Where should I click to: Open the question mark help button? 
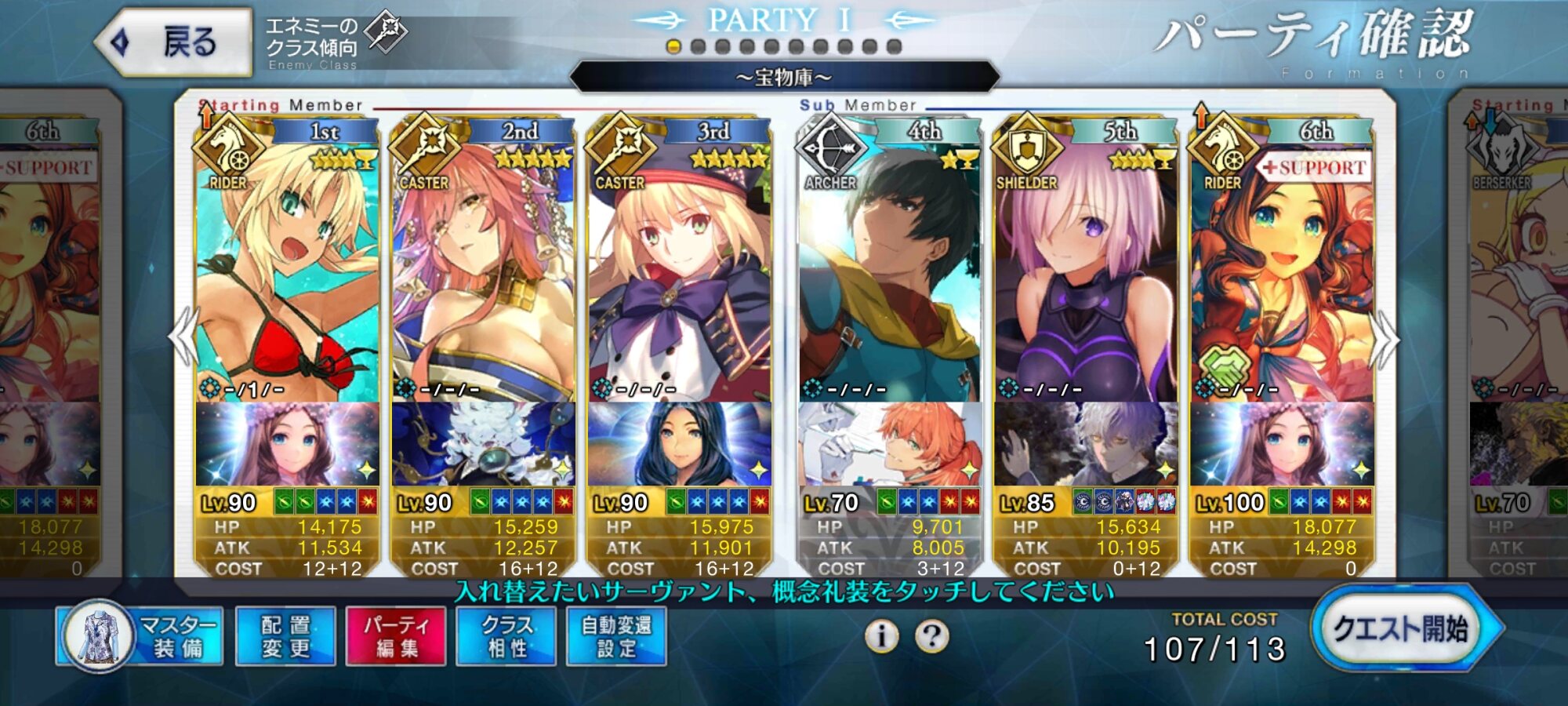[x=931, y=636]
